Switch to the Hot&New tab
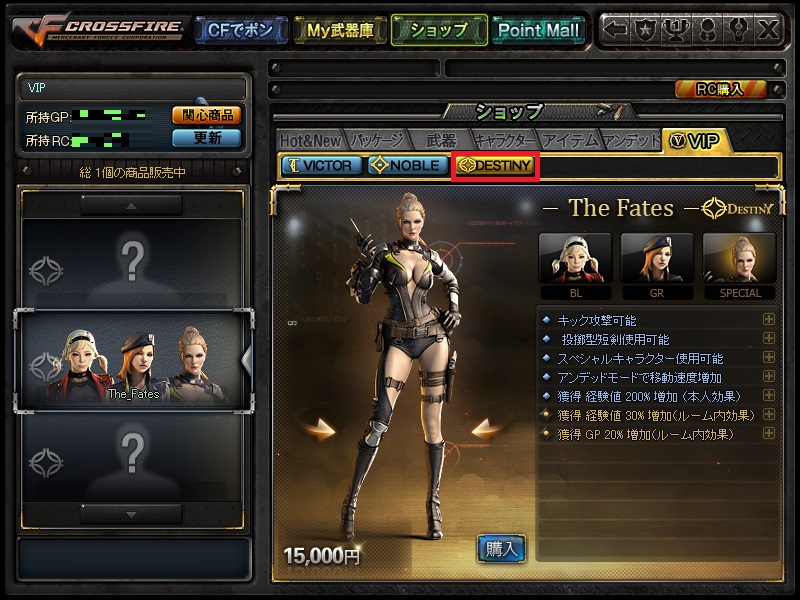 click(311, 140)
